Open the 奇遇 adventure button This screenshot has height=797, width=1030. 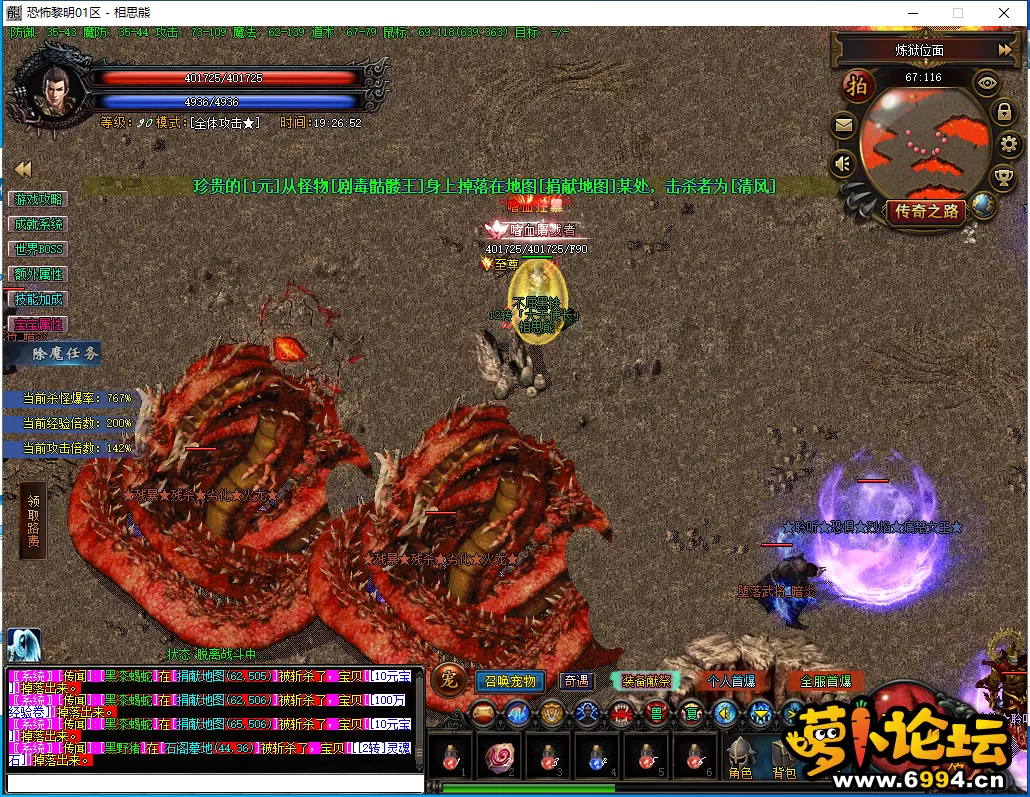pyautogui.click(x=576, y=681)
